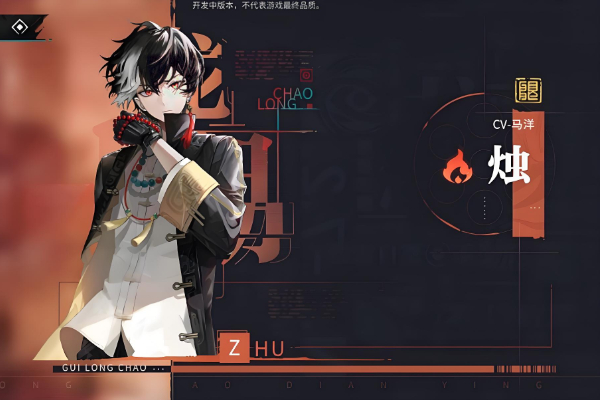Select the orange flame element icon
The height and width of the screenshot is (400, 600).
pyautogui.click(x=458, y=168)
